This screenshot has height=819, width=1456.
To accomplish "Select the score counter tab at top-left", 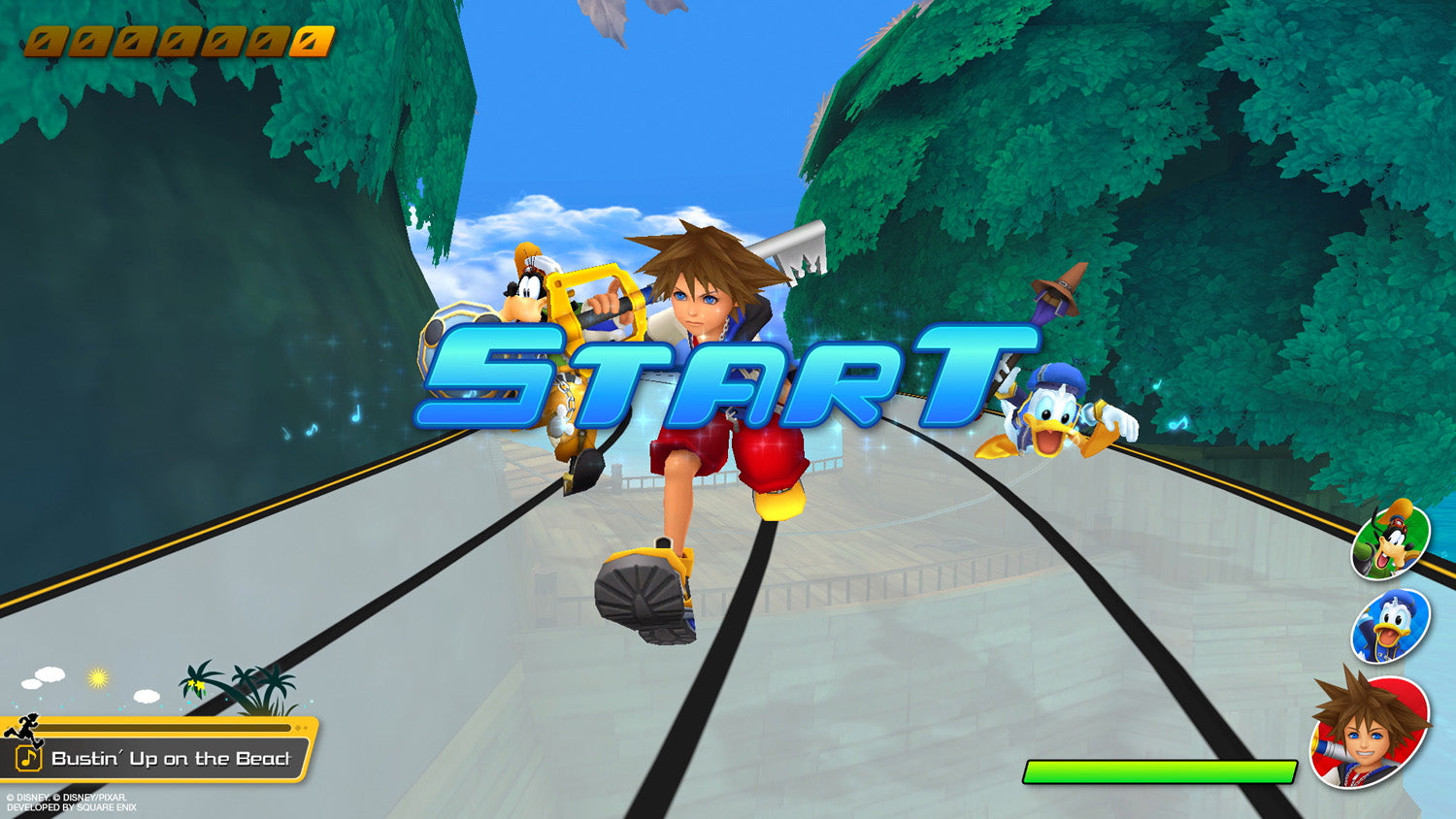I will pyautogui.click(x=175, y=40).
